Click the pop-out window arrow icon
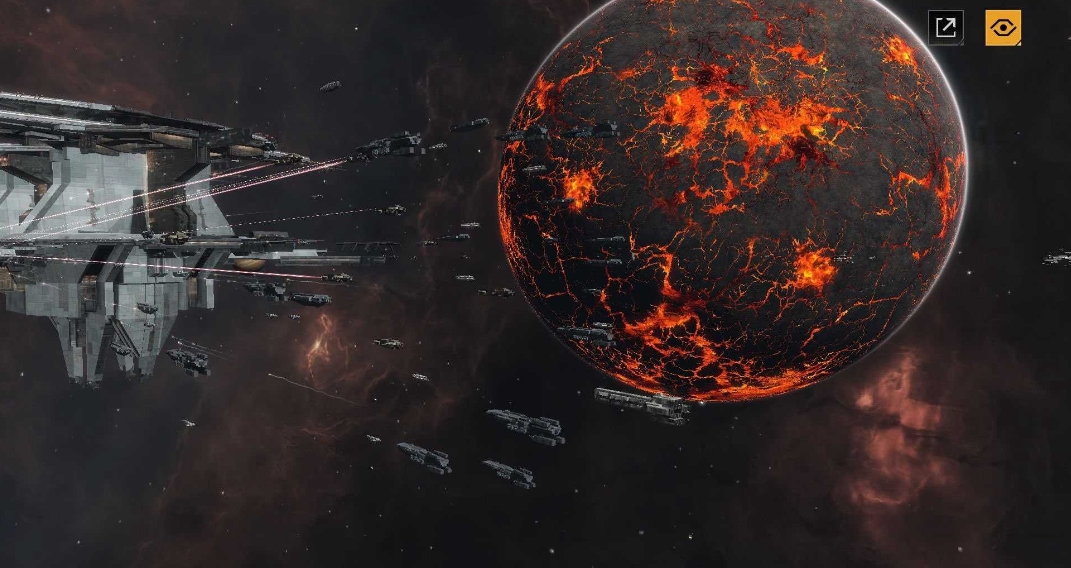 [945, 28]
